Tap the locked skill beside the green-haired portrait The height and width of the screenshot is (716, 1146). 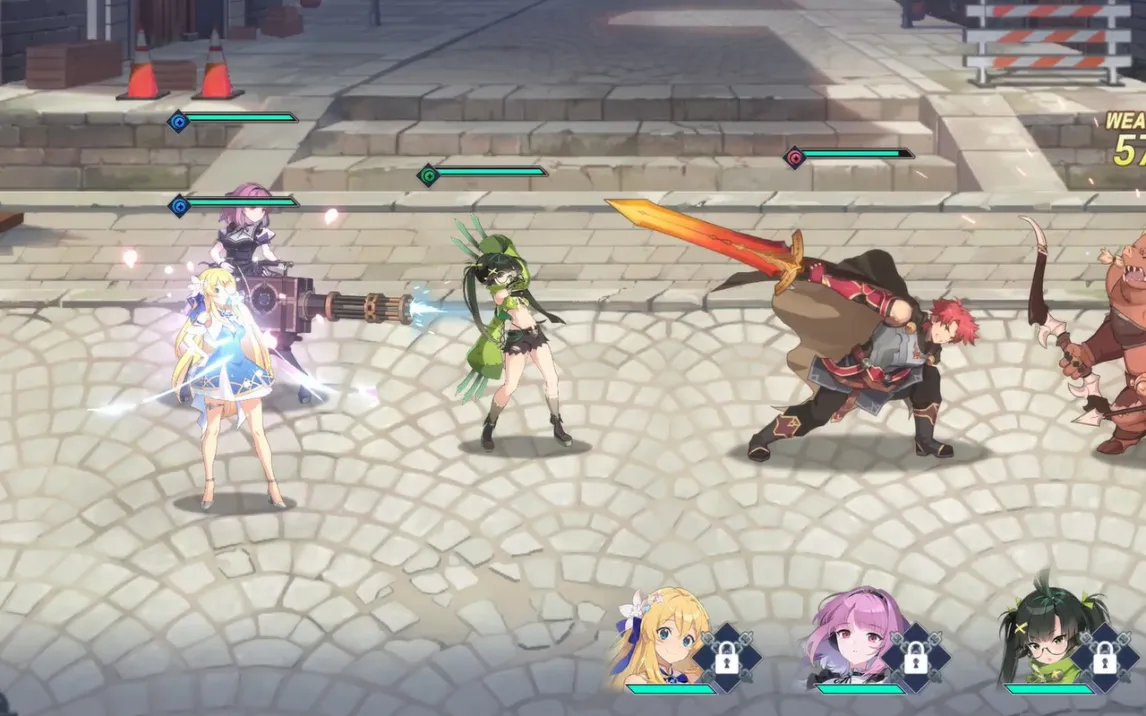1104,658
